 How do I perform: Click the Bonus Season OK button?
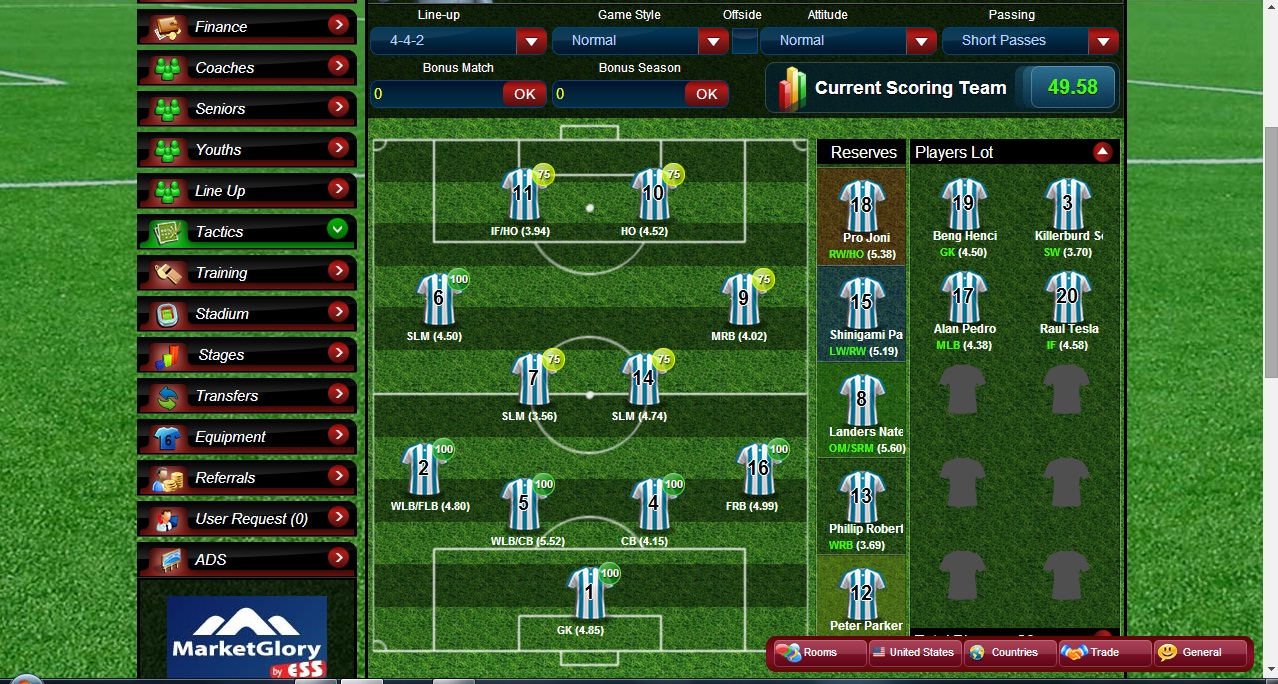[706, 94]
